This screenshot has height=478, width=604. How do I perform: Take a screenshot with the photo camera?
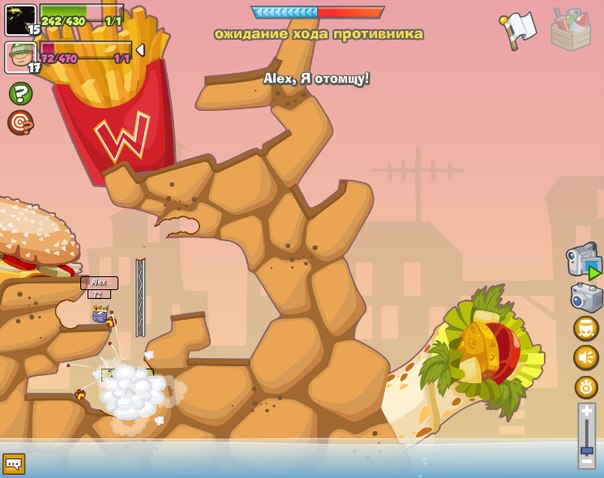tap(585, 296)
